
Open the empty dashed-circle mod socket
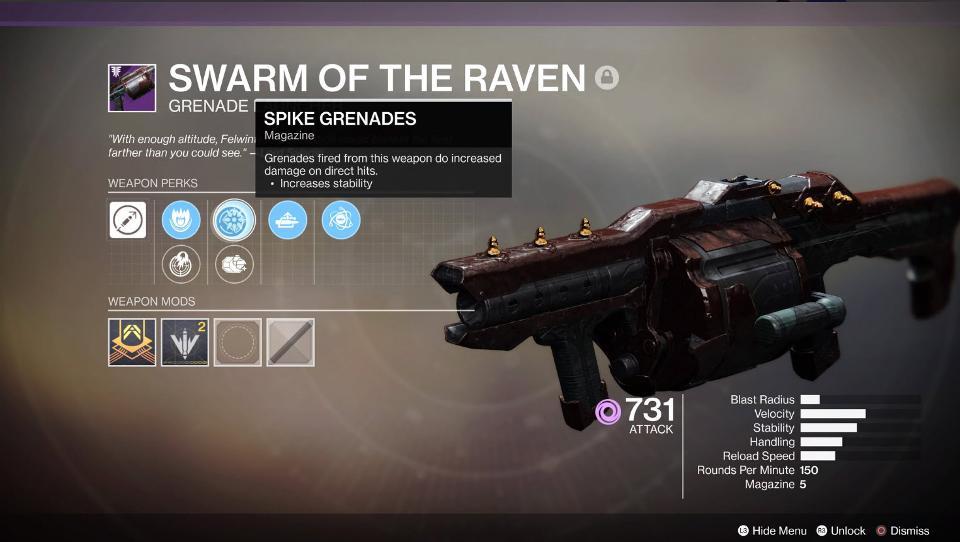coord(238,342)
